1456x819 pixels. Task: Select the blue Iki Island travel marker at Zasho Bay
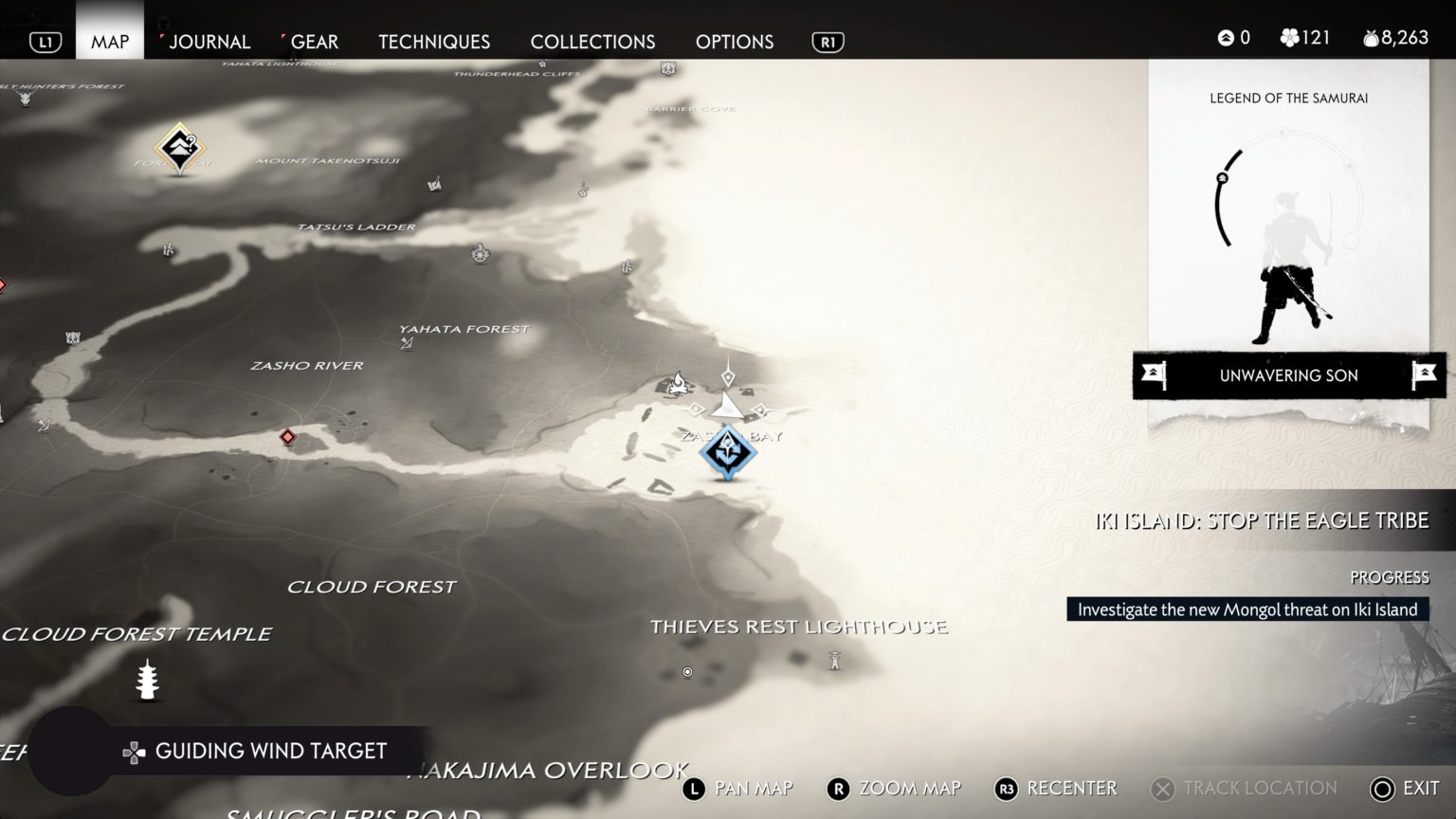[x=728, y=452]
